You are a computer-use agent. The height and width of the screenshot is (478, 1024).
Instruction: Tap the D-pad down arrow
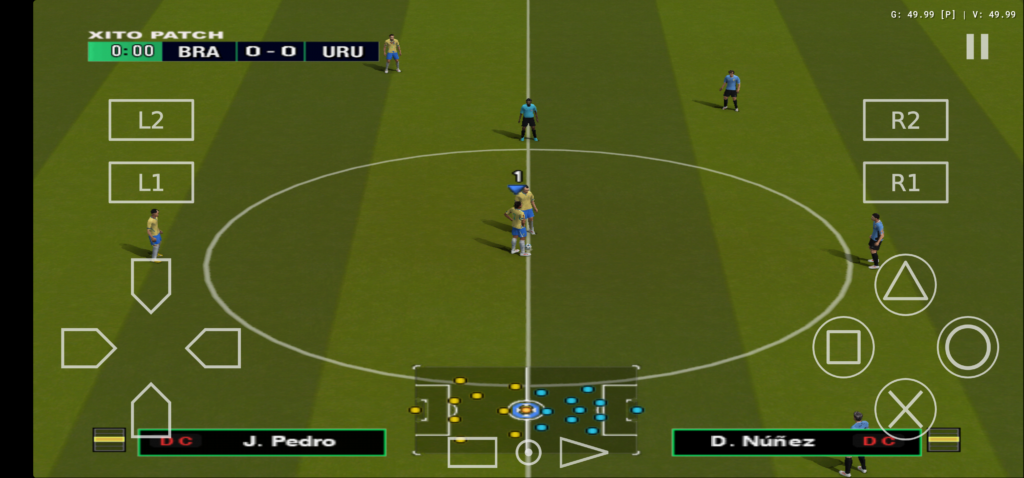coord(151,410)
